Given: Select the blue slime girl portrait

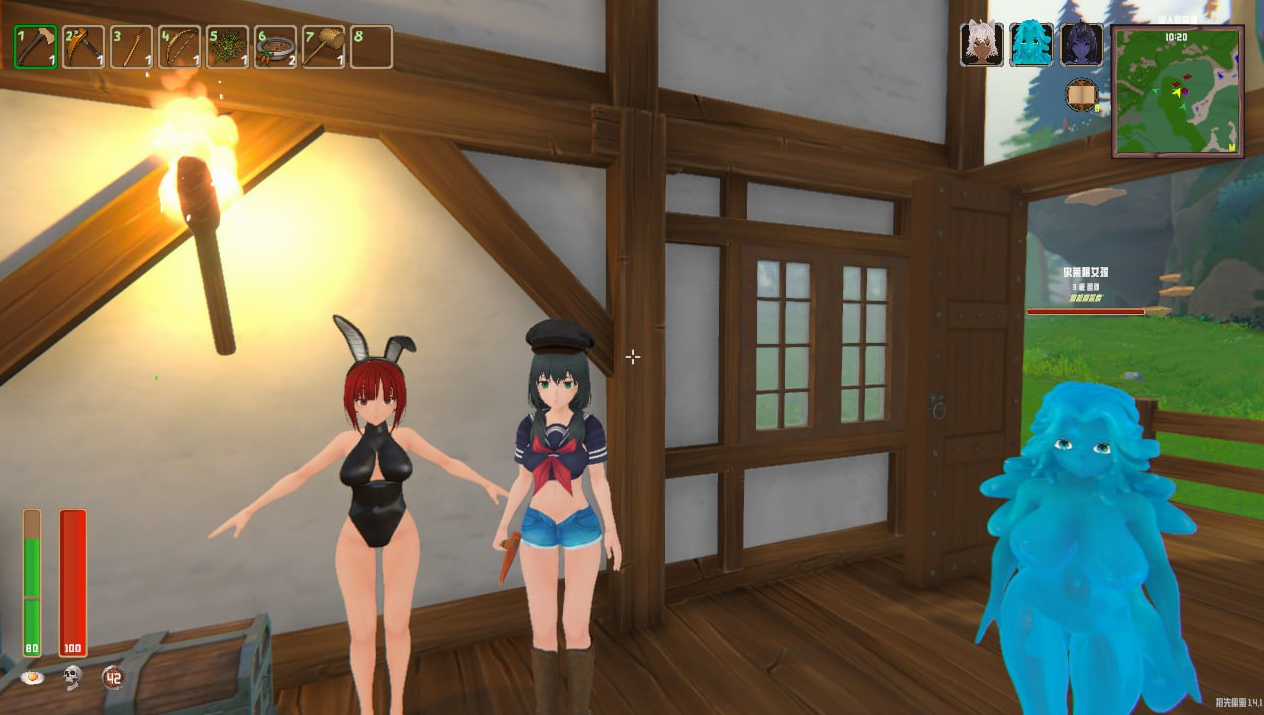Looking at the screenshot, I should tap(1031, 45).
